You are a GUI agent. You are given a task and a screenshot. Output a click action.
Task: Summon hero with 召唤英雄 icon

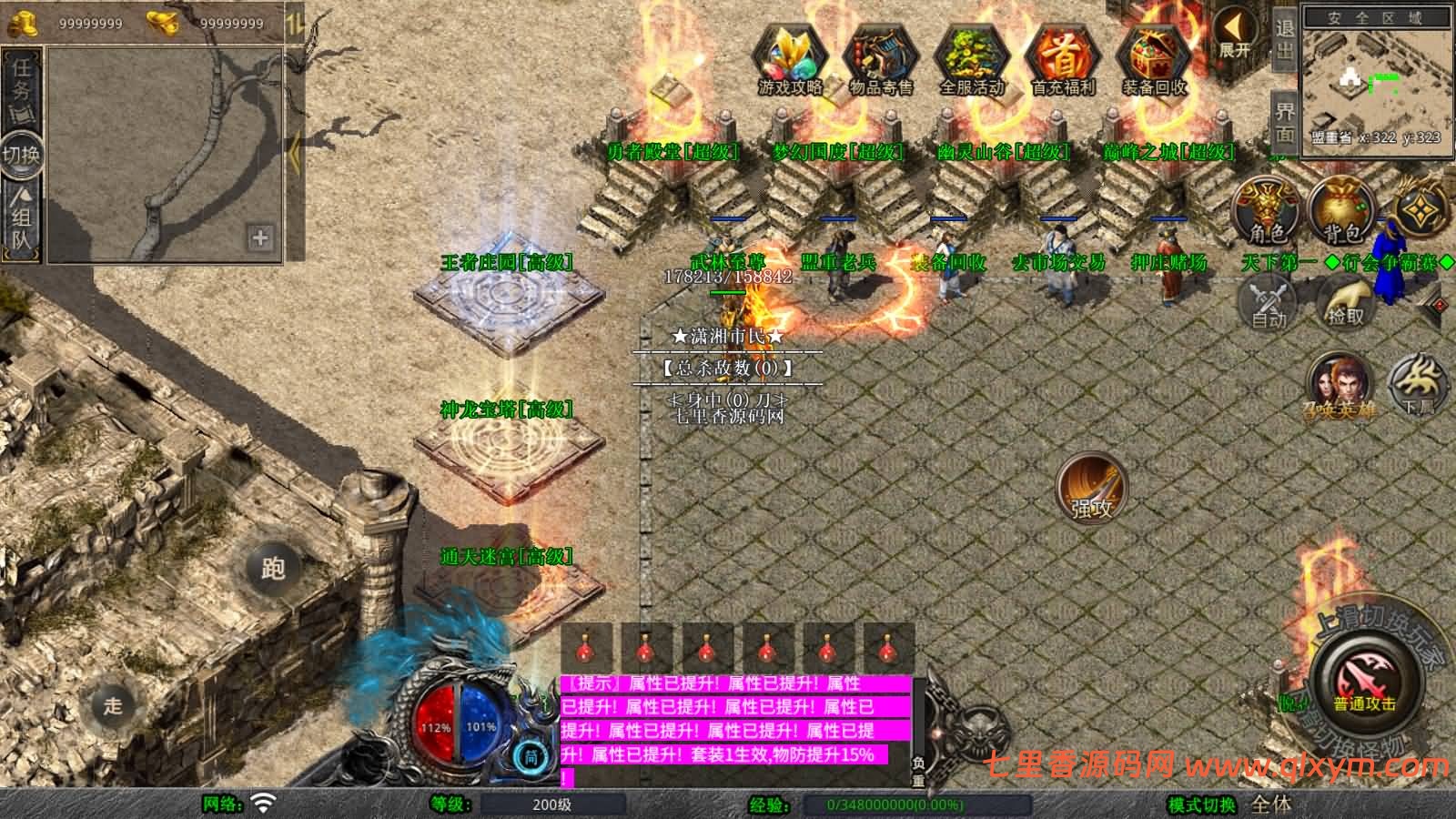tap(1340, 384)
